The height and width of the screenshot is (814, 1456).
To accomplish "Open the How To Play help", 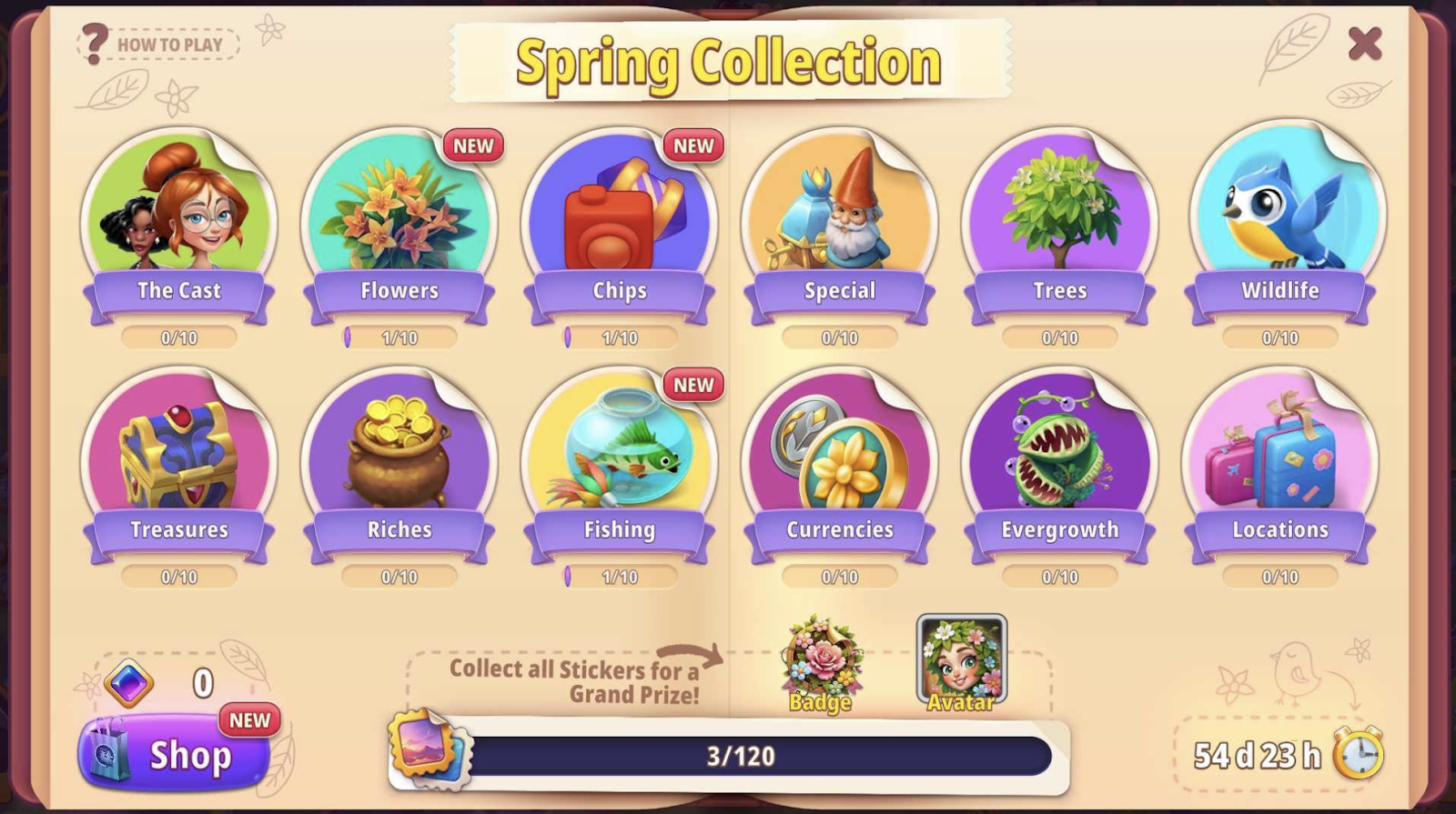I will coord(158,44).
